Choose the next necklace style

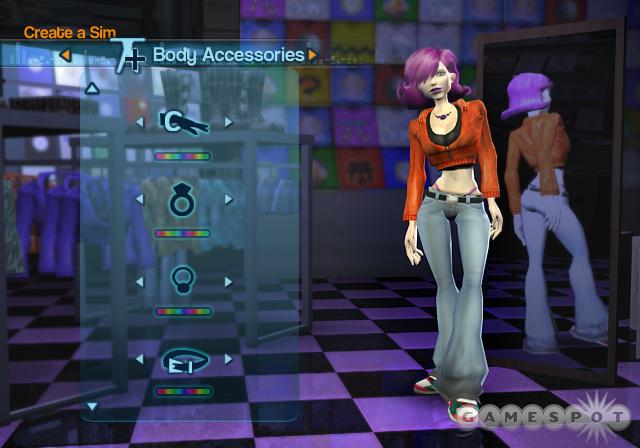click(228, 280)
